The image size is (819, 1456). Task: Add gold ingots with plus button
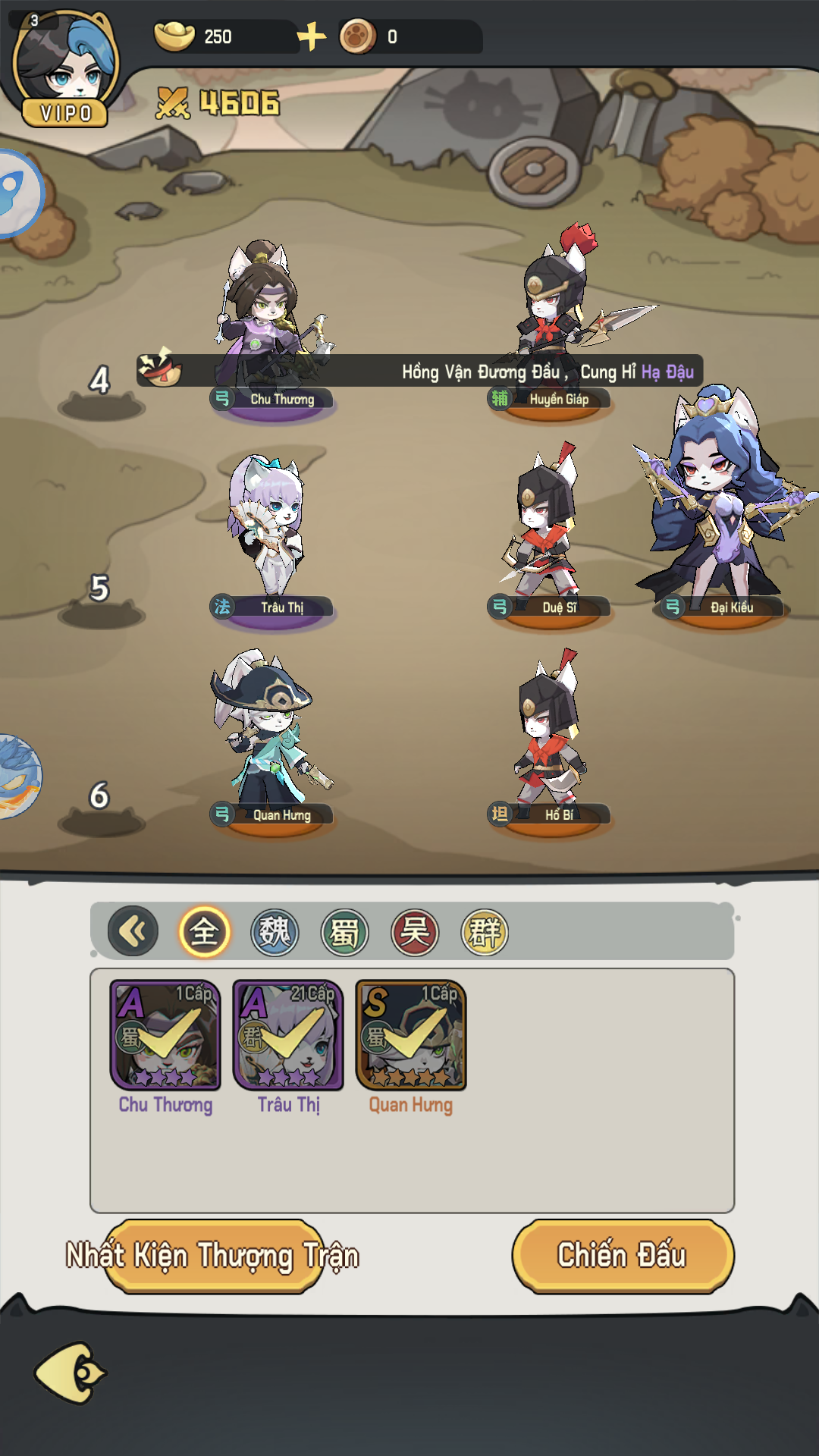[311, 36]
